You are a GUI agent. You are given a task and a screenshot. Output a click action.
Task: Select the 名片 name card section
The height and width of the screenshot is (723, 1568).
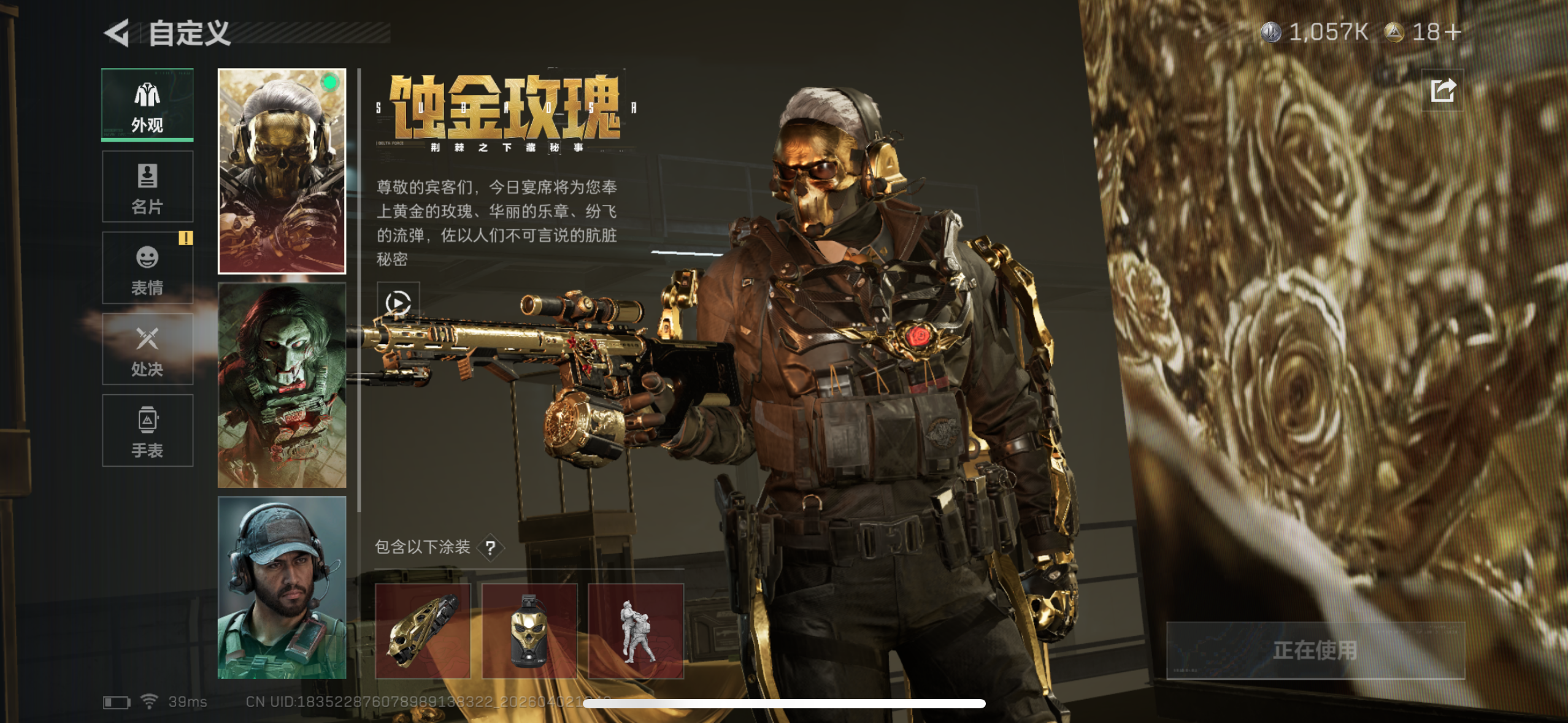coord(147,187)
